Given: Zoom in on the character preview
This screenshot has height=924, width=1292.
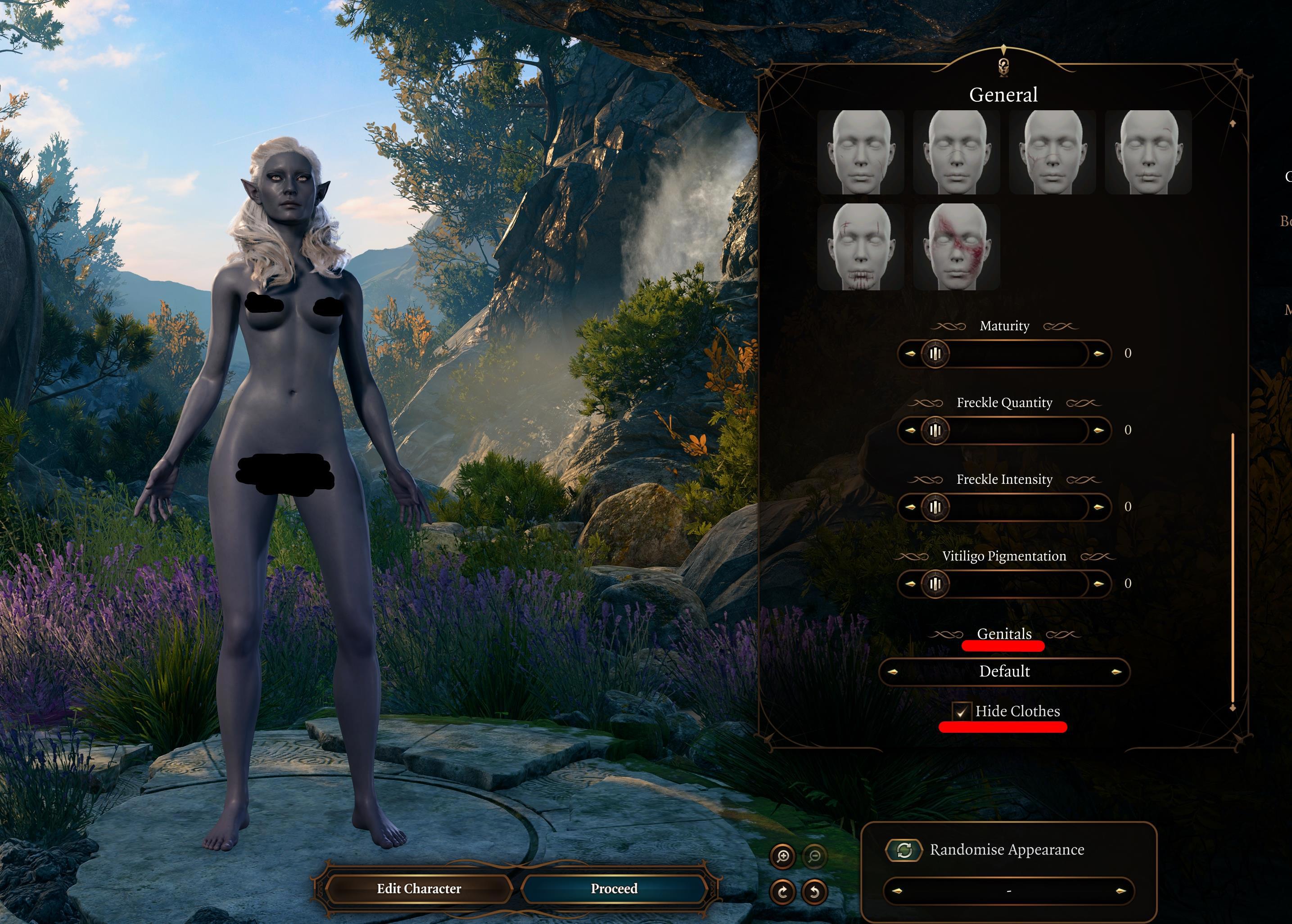Looking at the screenshot, I should pos(782,856).
